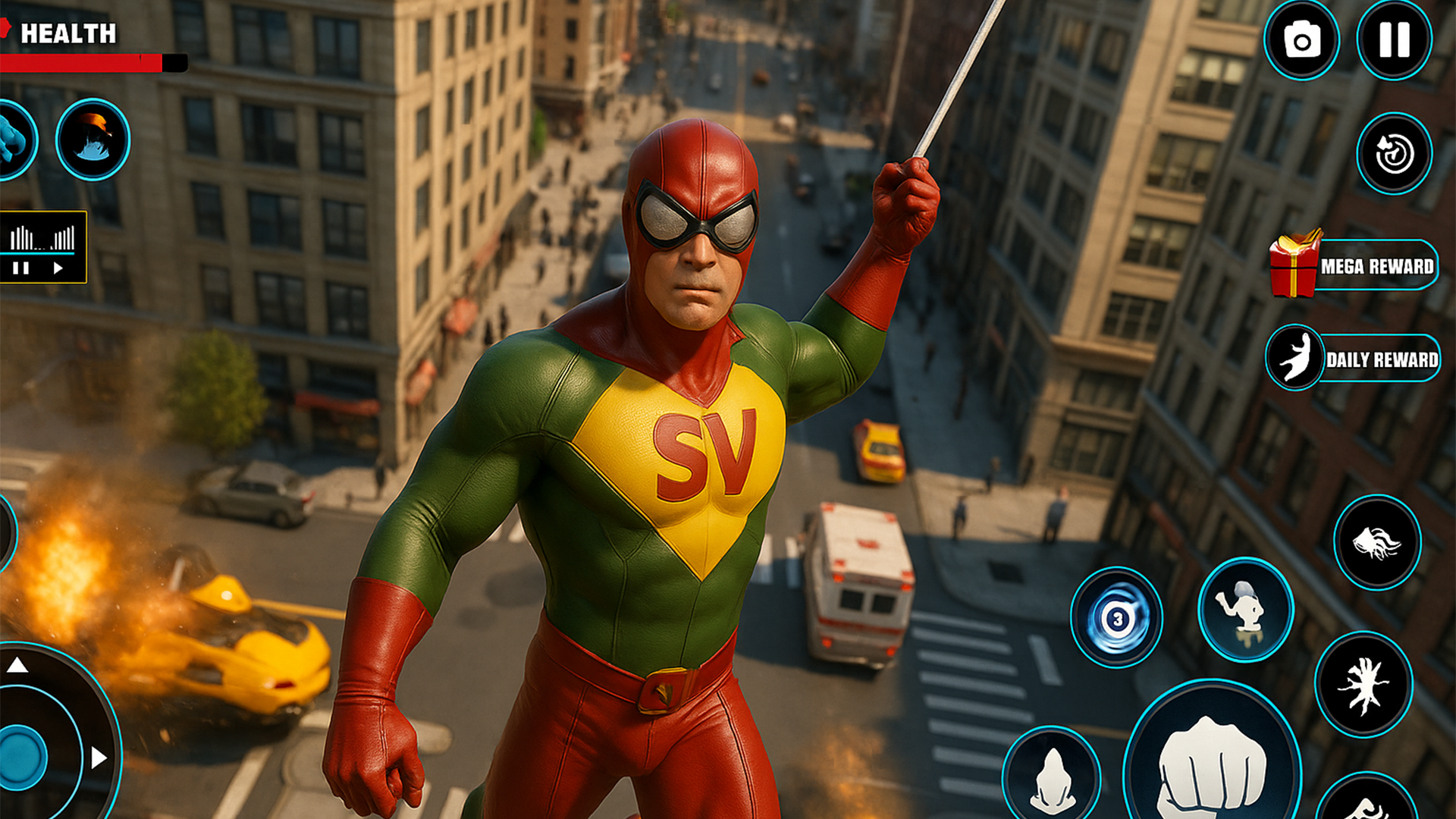1456x819 pixels.
Task: Pause the game
Action: pos(1394,39)
